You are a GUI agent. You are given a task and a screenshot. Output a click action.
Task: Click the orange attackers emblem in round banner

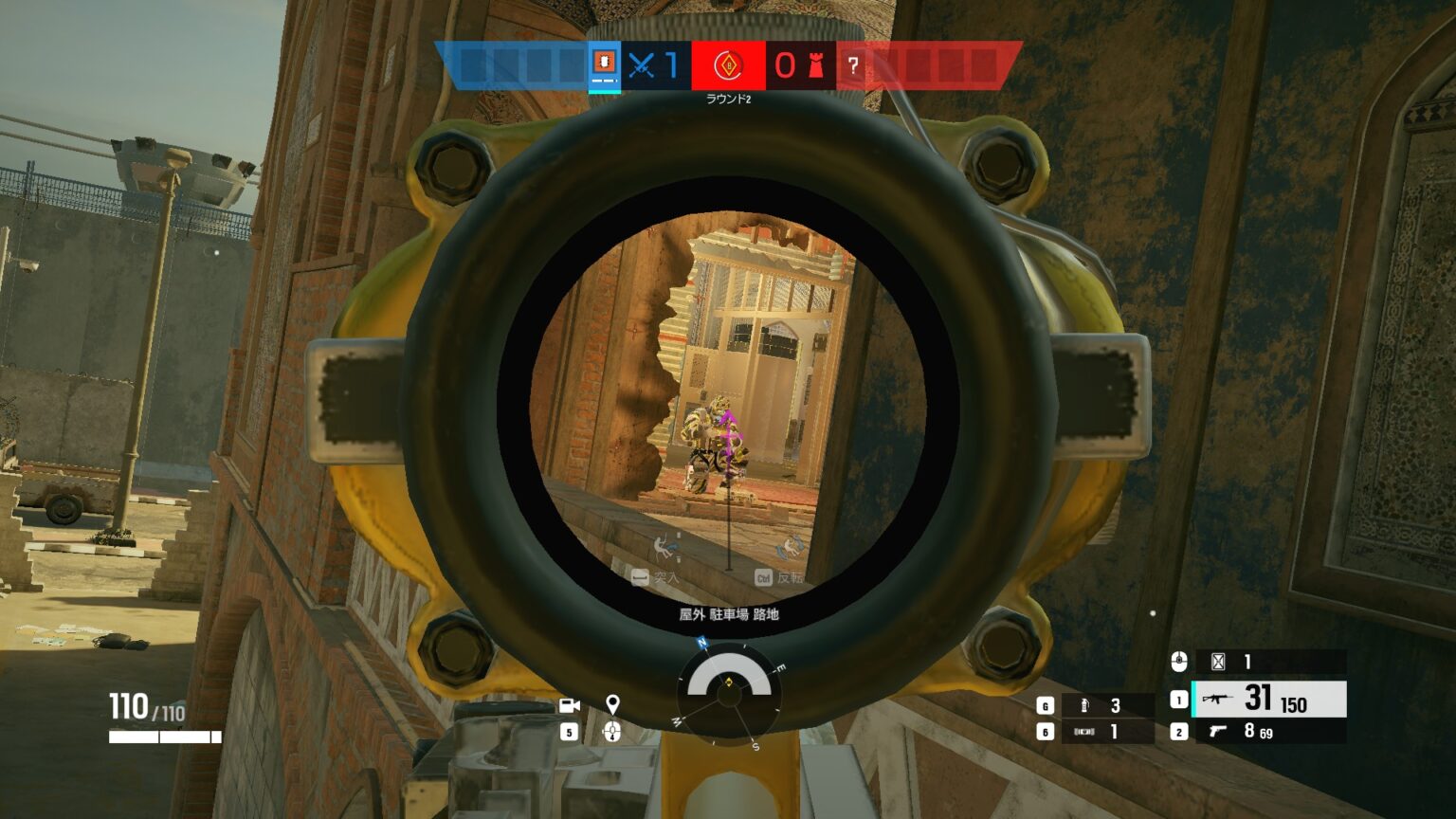pos(727,66)
